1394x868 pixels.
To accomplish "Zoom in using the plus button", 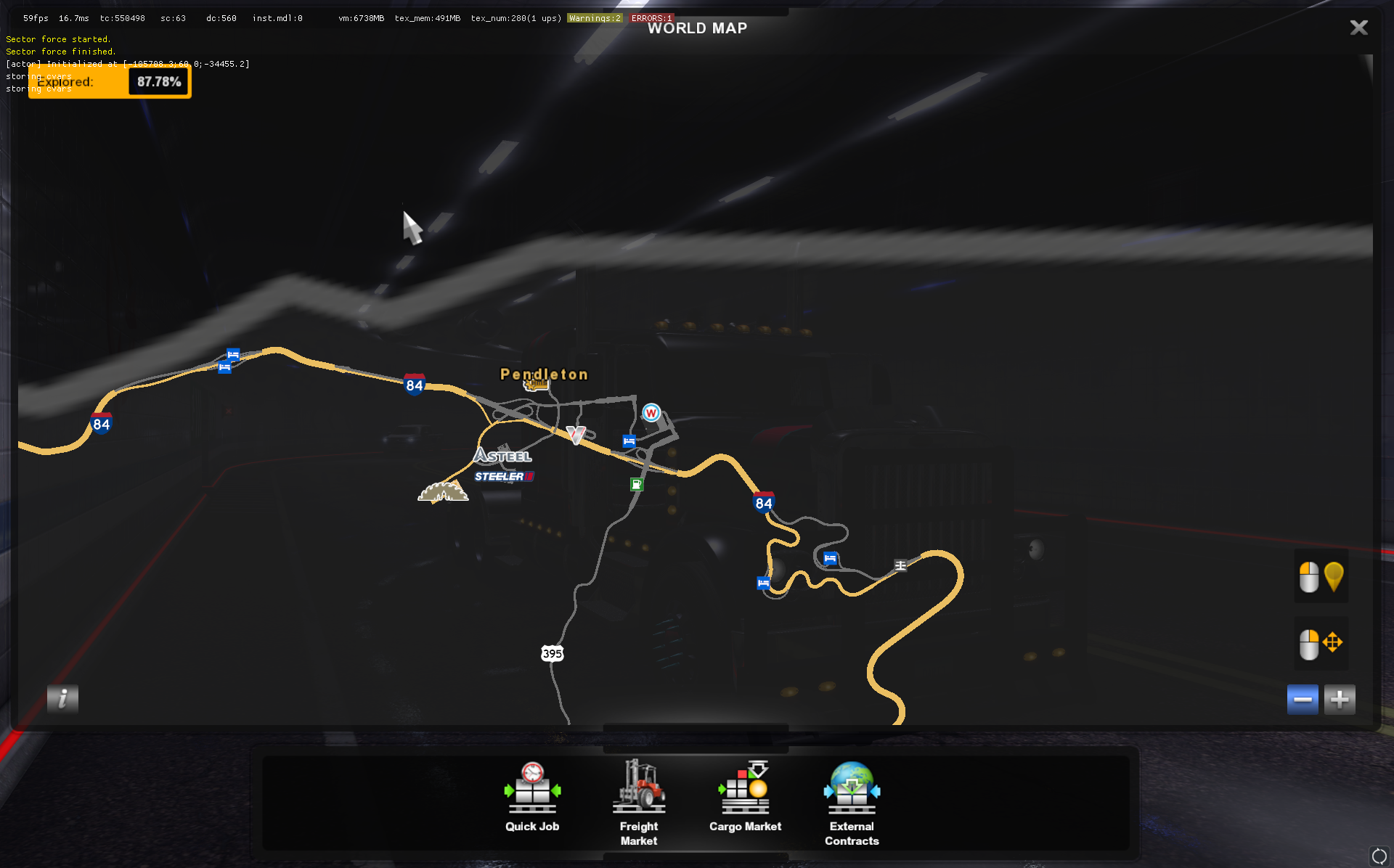I will coord(1340,699).
